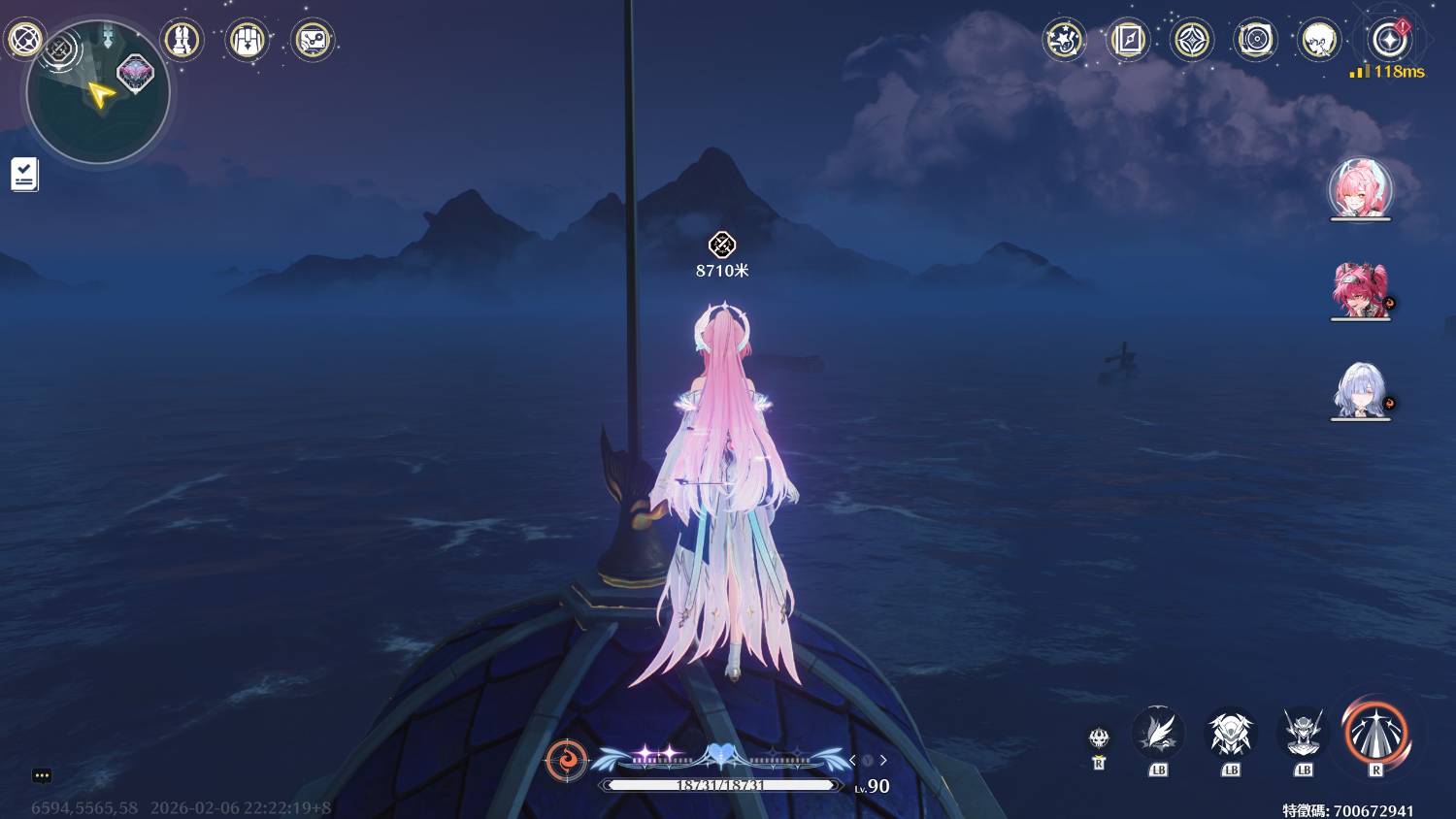
Task: Open the vinyl record player icon
Action: pyautogui.click(x=1255, y=40)
